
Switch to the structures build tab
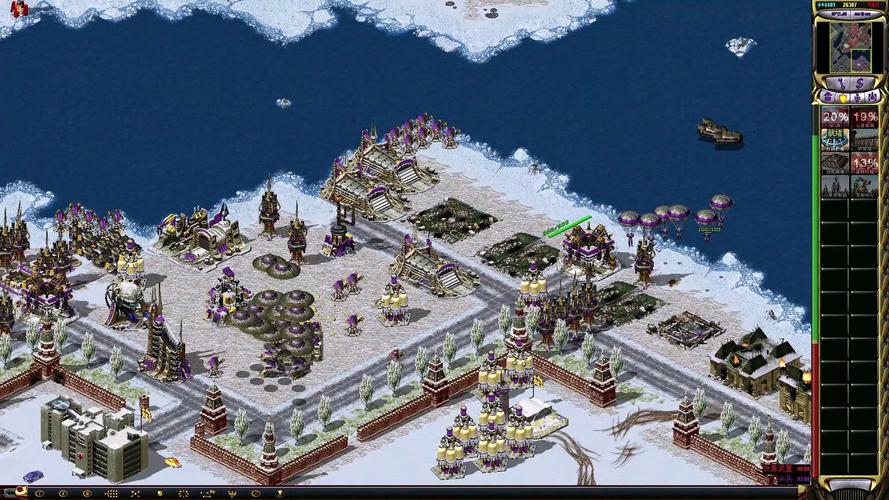point(828,97)
